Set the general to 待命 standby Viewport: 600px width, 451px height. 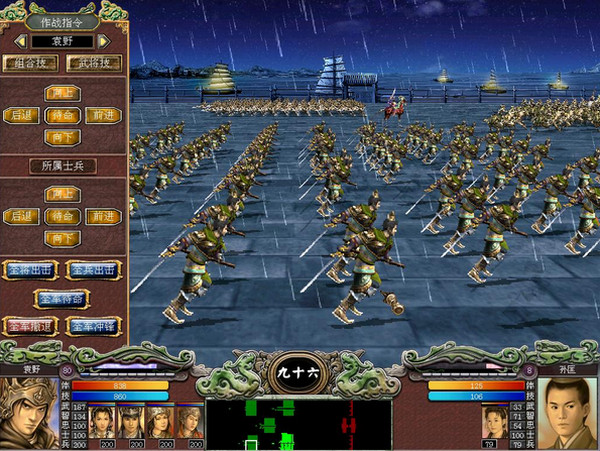pos(61,115)
